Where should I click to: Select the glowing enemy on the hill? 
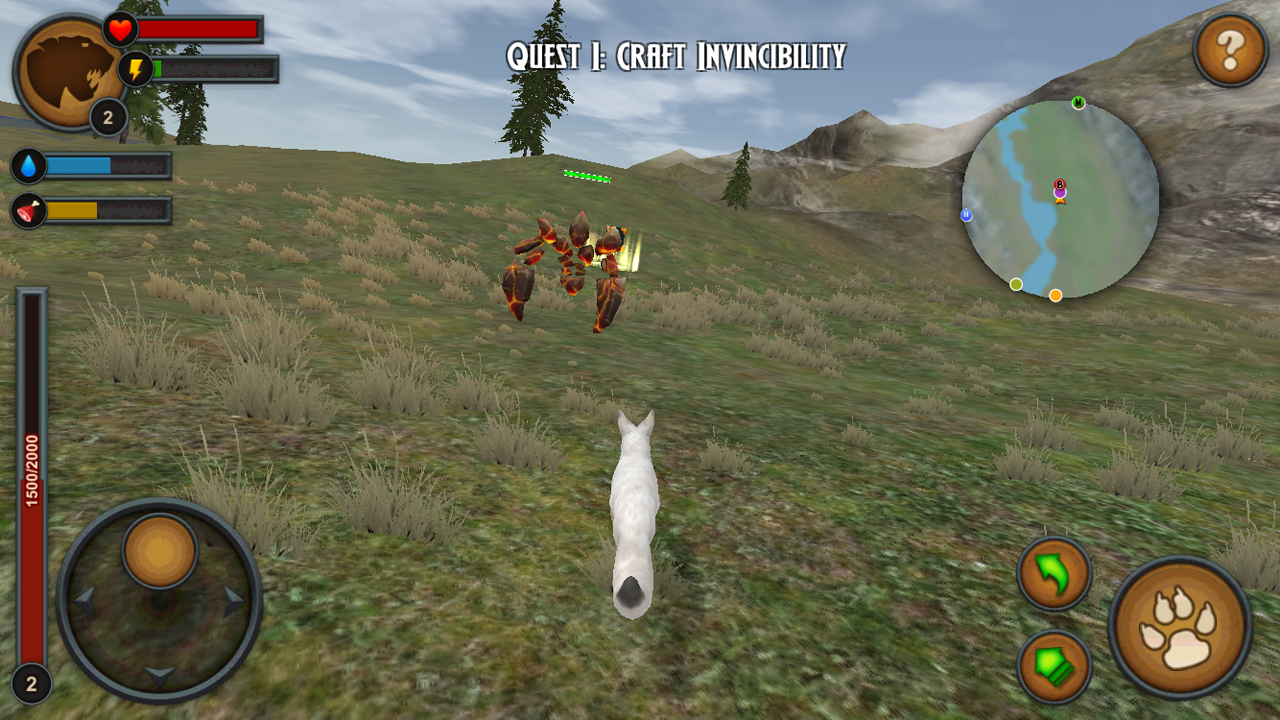point(570,260)
